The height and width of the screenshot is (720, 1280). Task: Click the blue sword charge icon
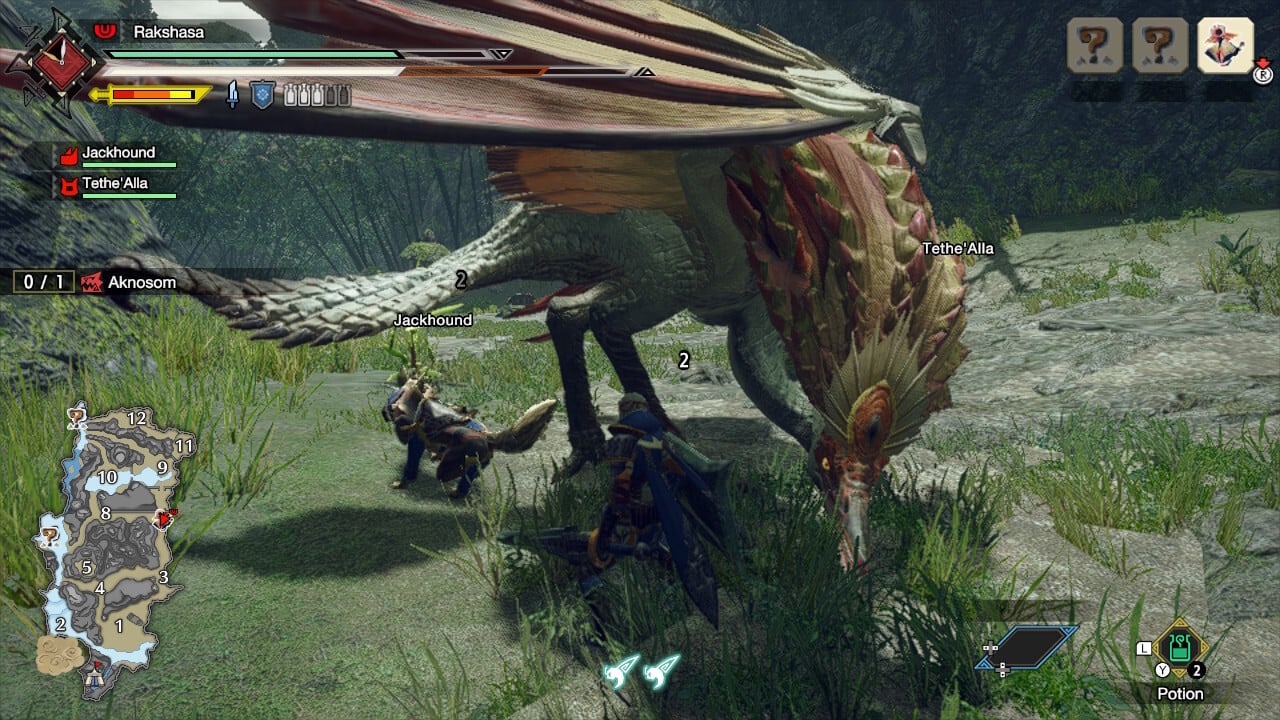(233, 95)
